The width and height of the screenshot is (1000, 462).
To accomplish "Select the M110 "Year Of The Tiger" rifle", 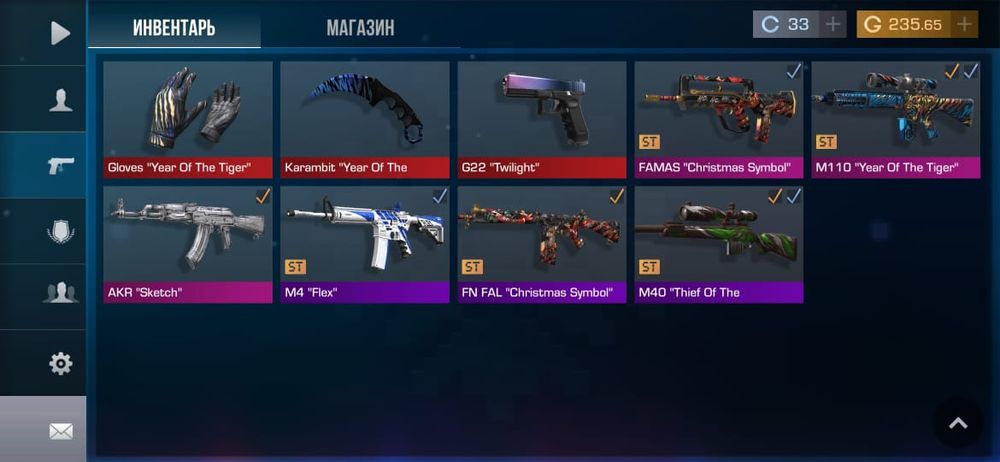I will click(896, 119).
